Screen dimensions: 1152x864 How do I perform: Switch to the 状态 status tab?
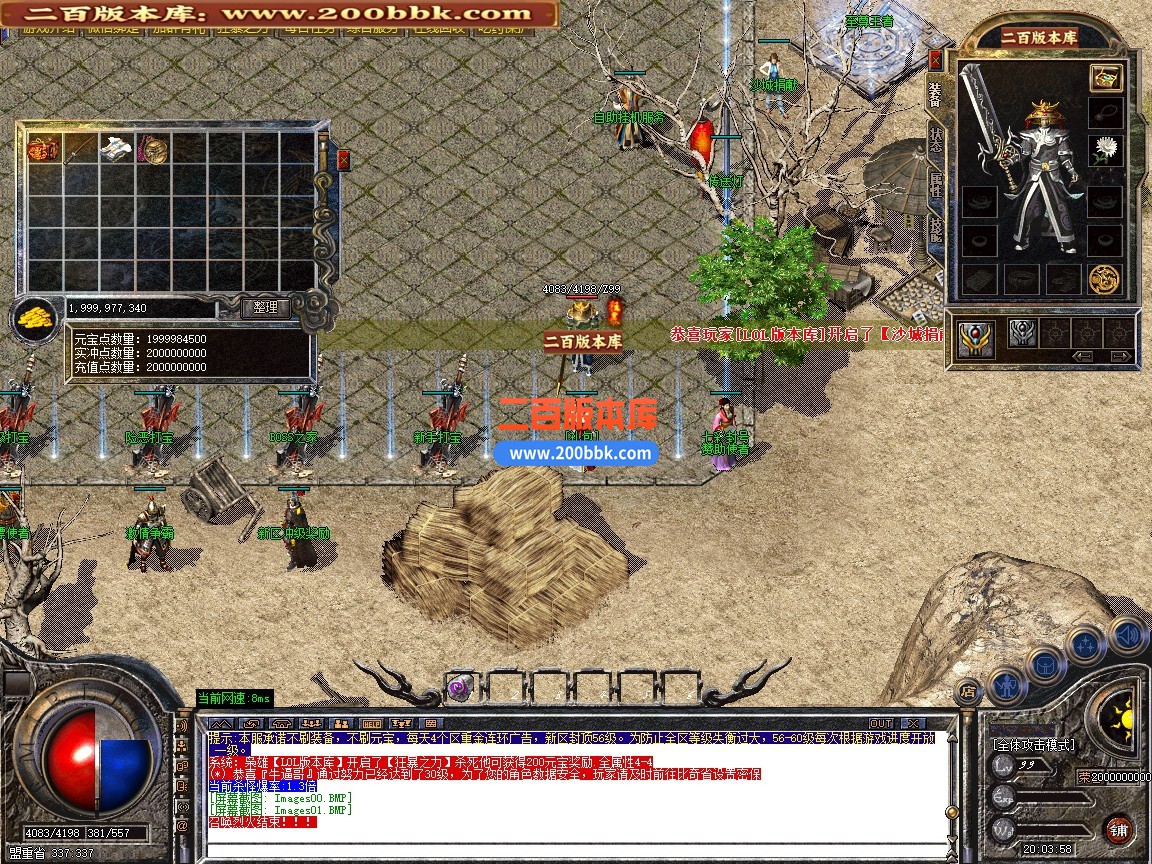click(x=936, y=138)
